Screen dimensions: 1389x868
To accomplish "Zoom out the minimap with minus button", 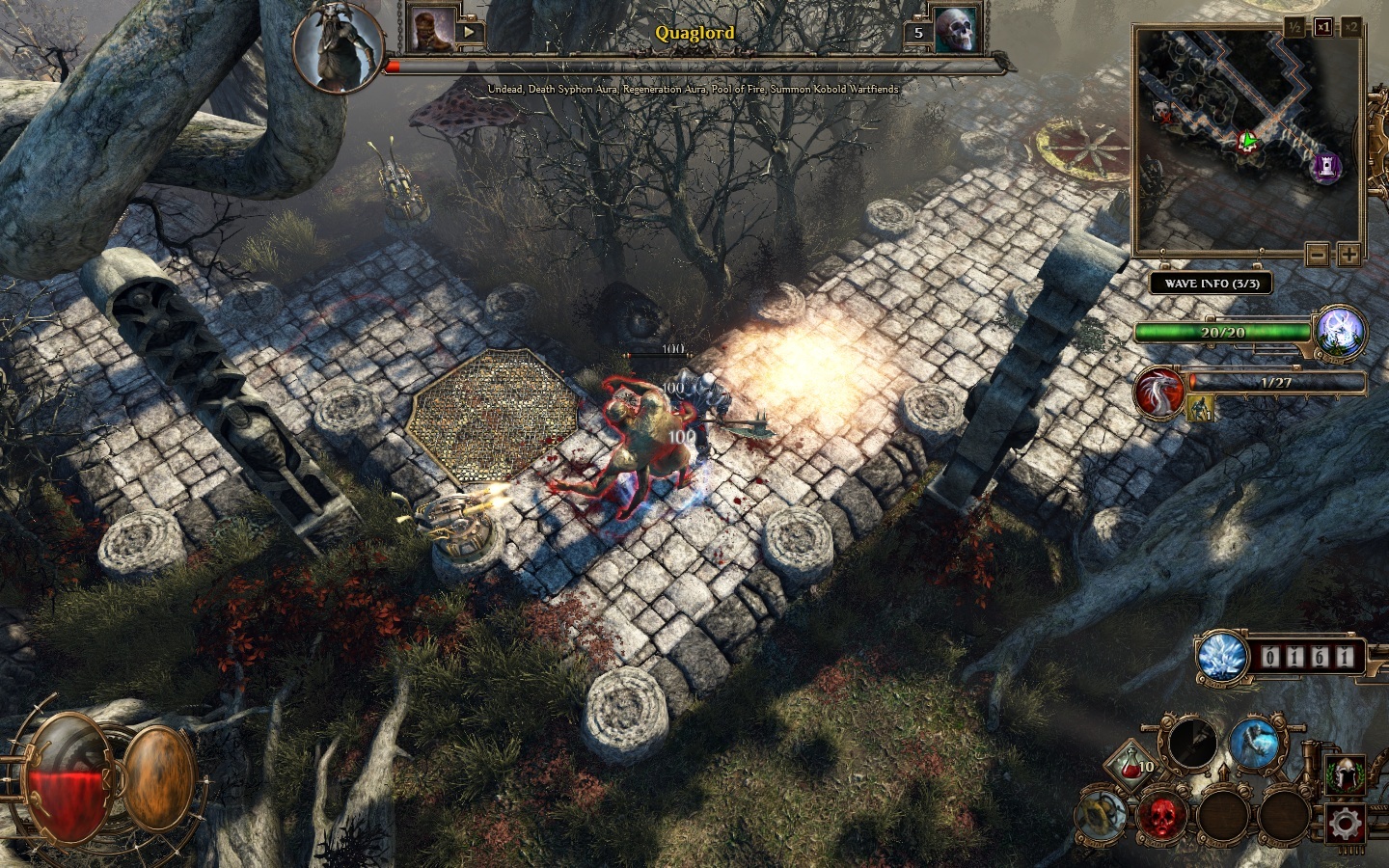I will (1318, 256).
